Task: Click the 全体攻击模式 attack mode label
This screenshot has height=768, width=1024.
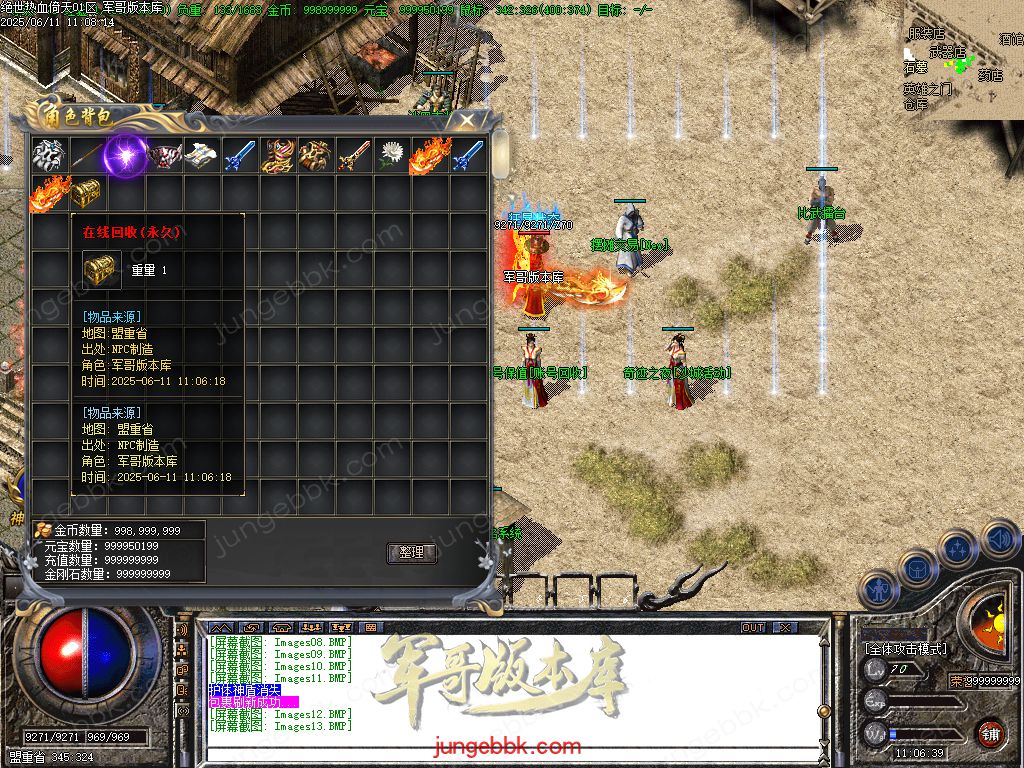Action: point(906,649)
